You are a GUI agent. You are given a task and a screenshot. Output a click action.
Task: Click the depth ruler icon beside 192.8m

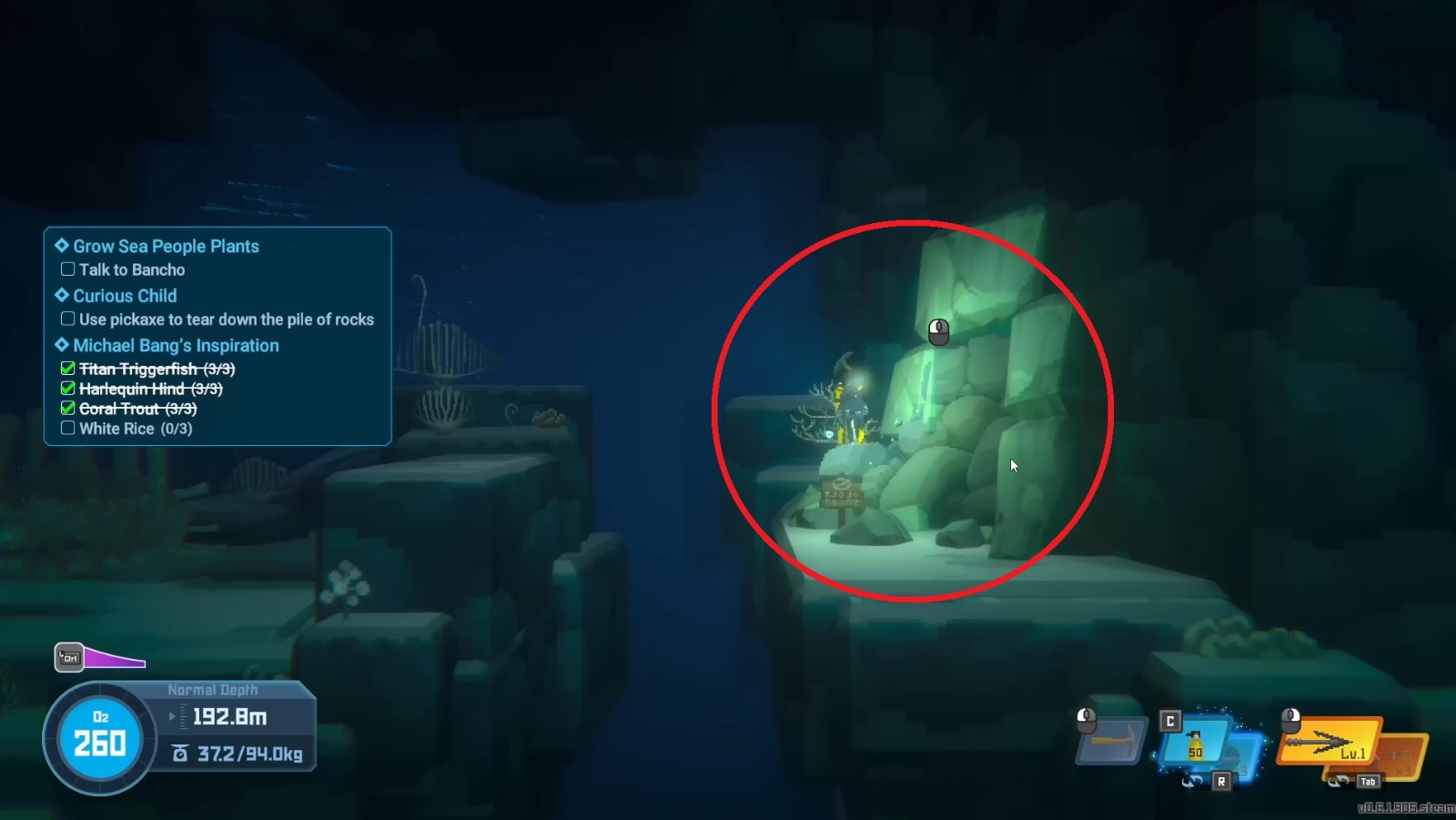click(183, 717)
